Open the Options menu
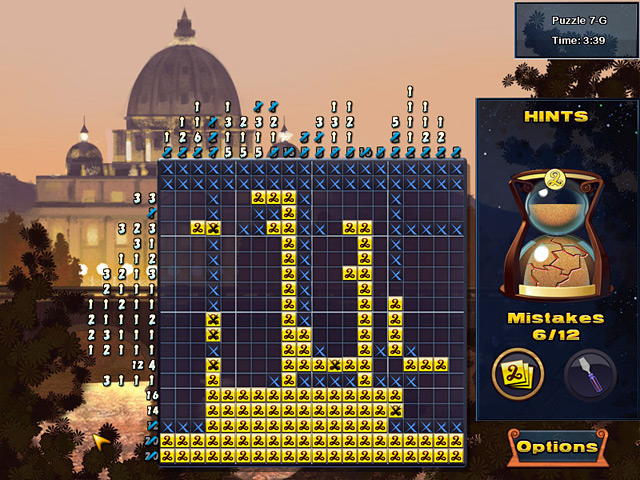 click(x=557, y=447)
